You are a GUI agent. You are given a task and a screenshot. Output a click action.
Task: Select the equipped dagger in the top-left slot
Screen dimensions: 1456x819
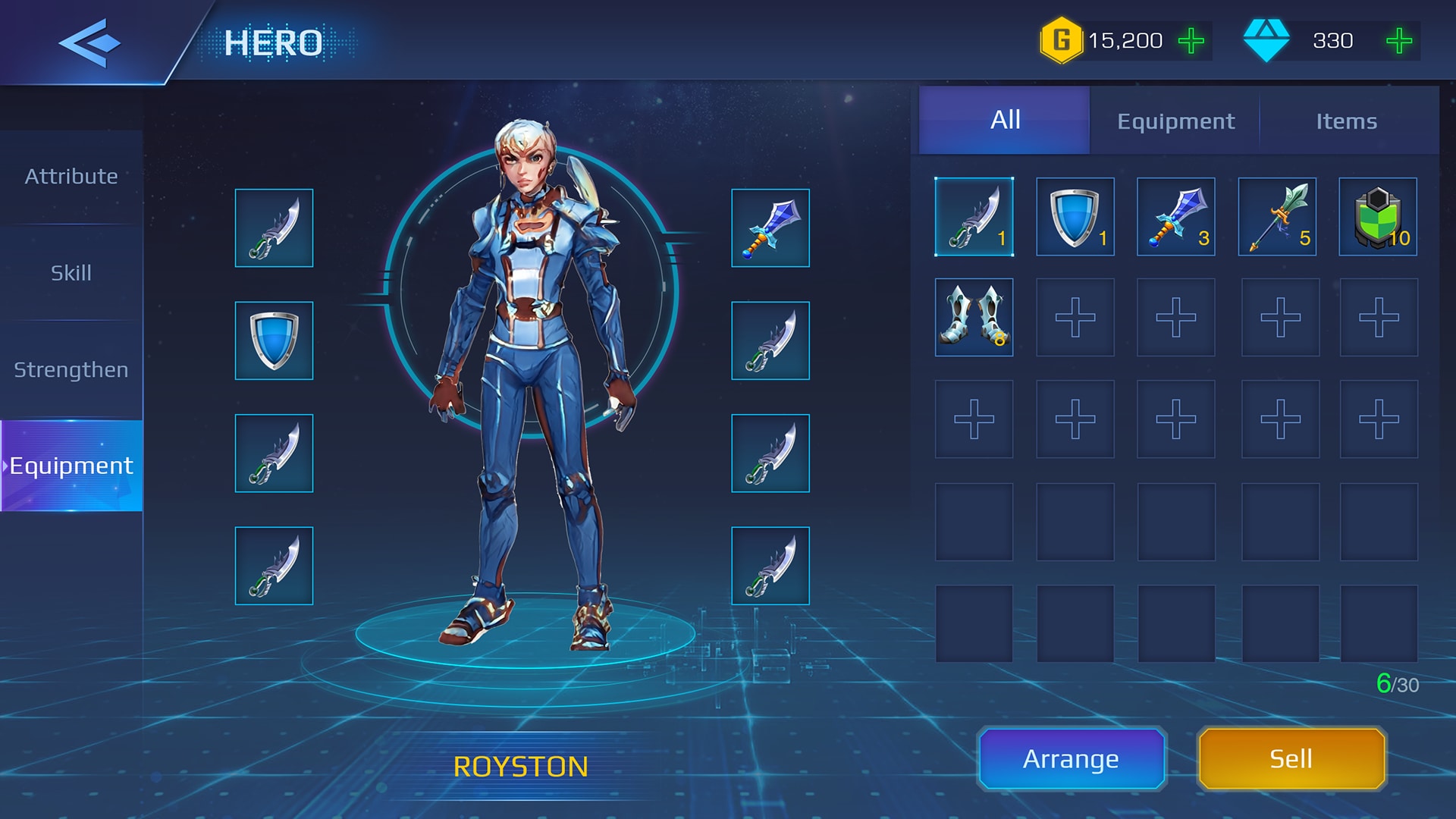tap(274, 228)
